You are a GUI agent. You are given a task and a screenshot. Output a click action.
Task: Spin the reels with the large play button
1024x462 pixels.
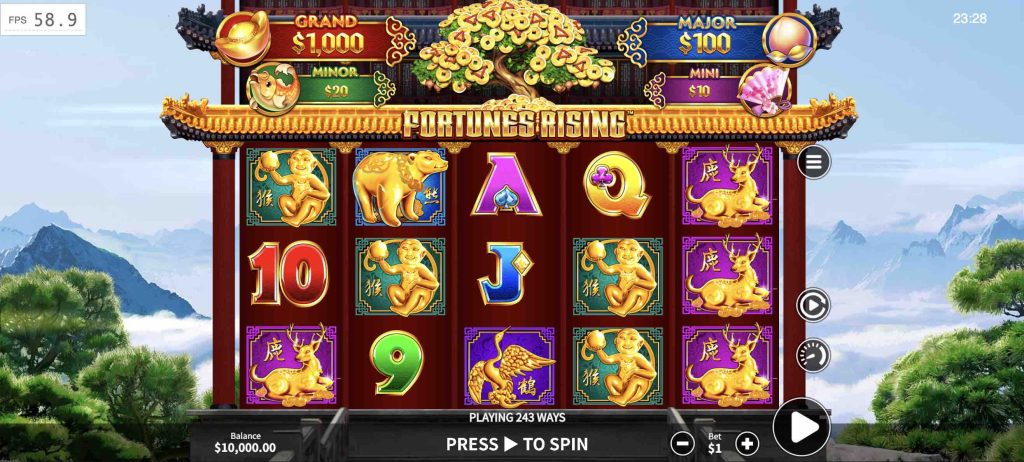click(801, 427)
